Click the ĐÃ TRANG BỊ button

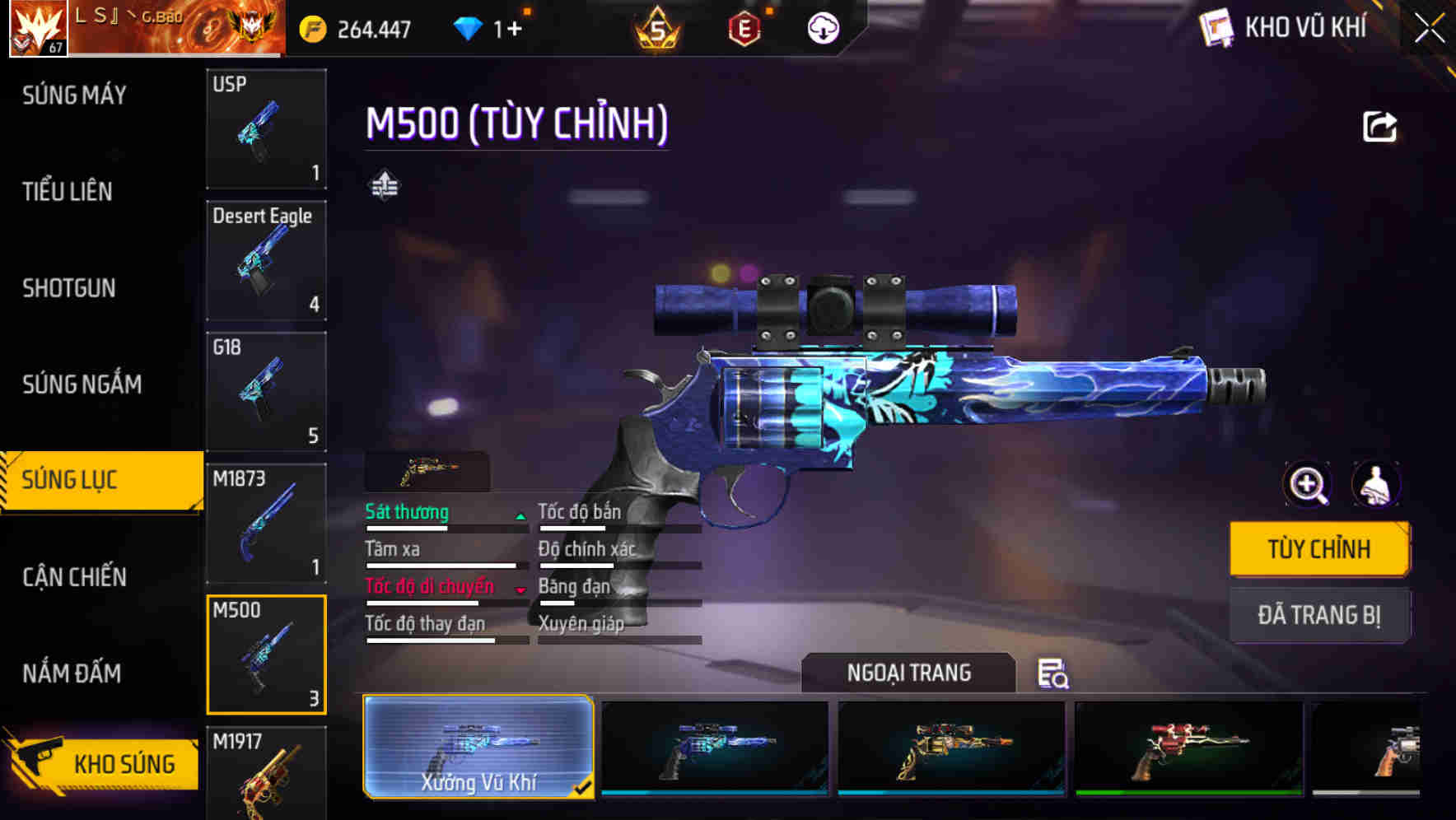point(1319,615)
